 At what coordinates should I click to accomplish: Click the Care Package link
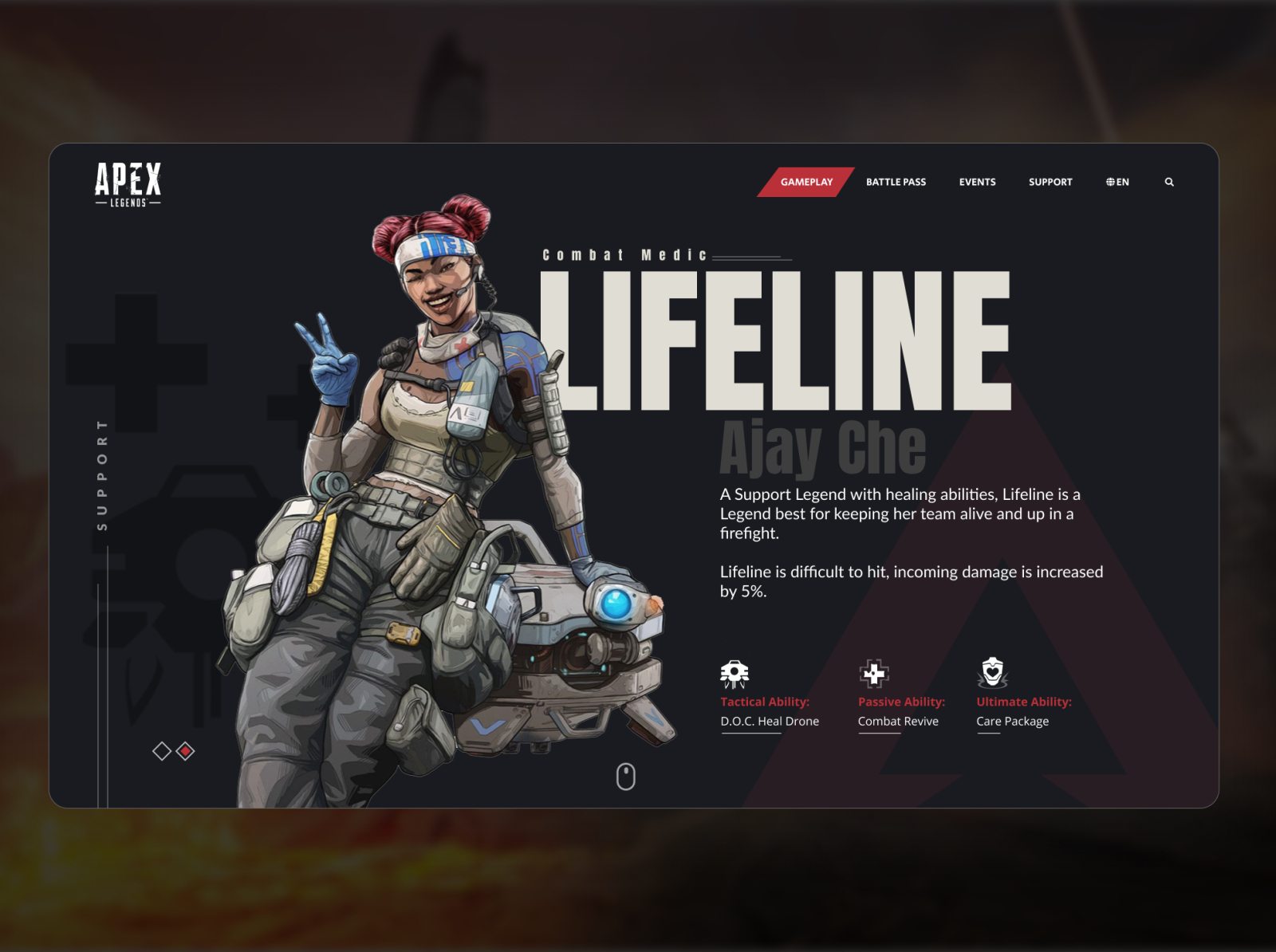click(1013, 721)
